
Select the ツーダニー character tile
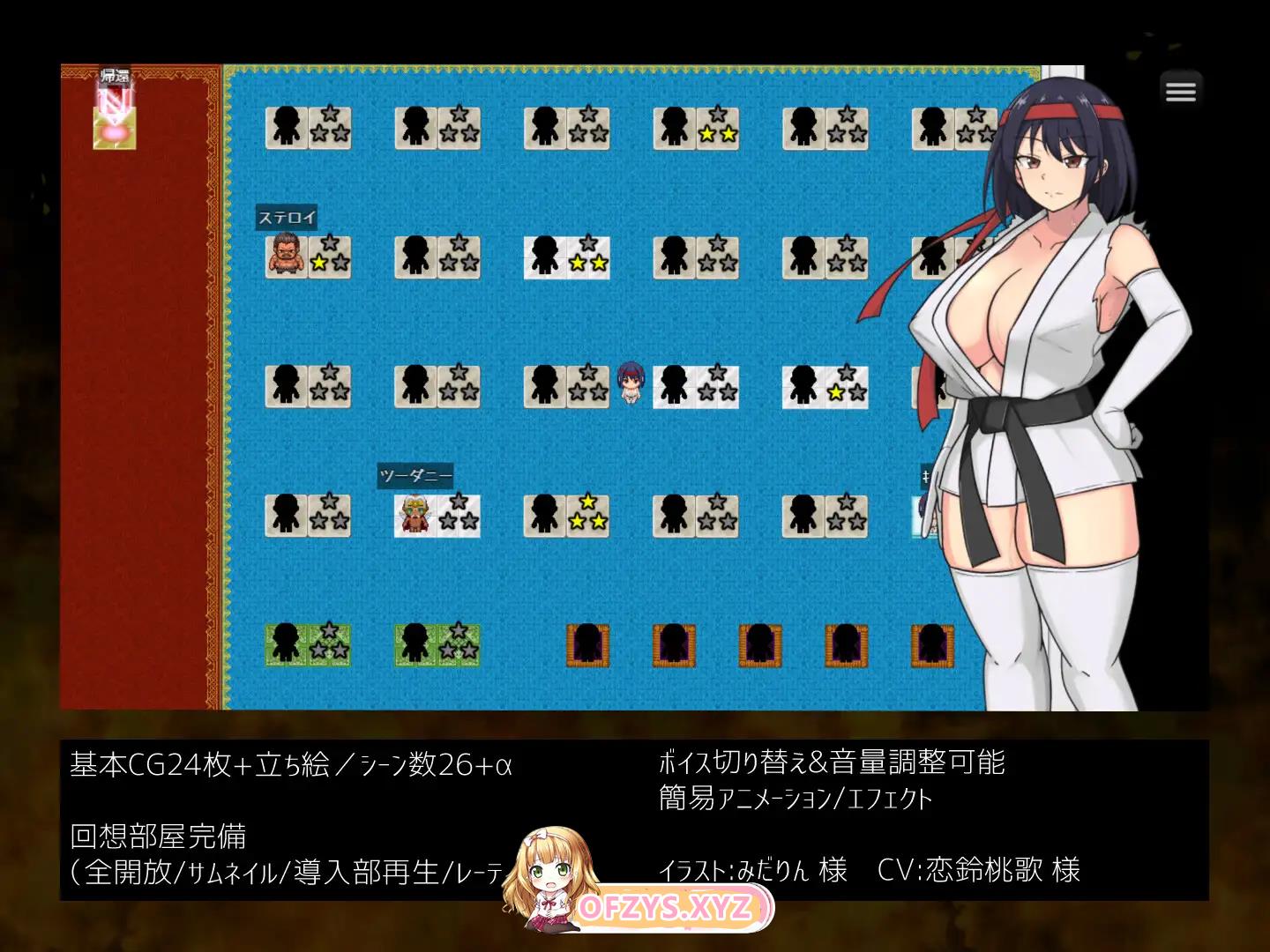coord(415,515)
